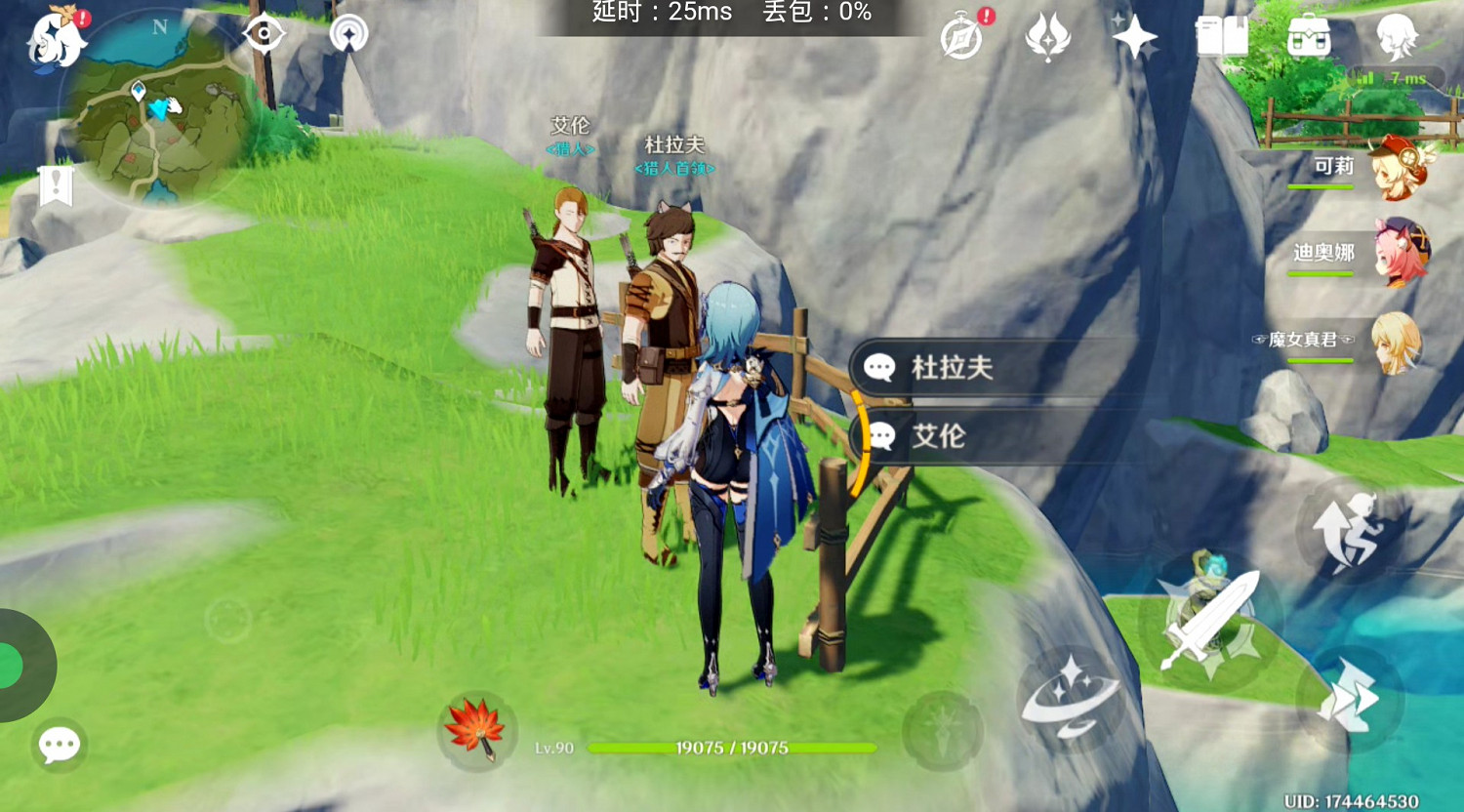Image resolution: width=1464 pixels, height=812 pixels.
Task: Open the Adventurer Handbook wings icon
Action: 1047,36
